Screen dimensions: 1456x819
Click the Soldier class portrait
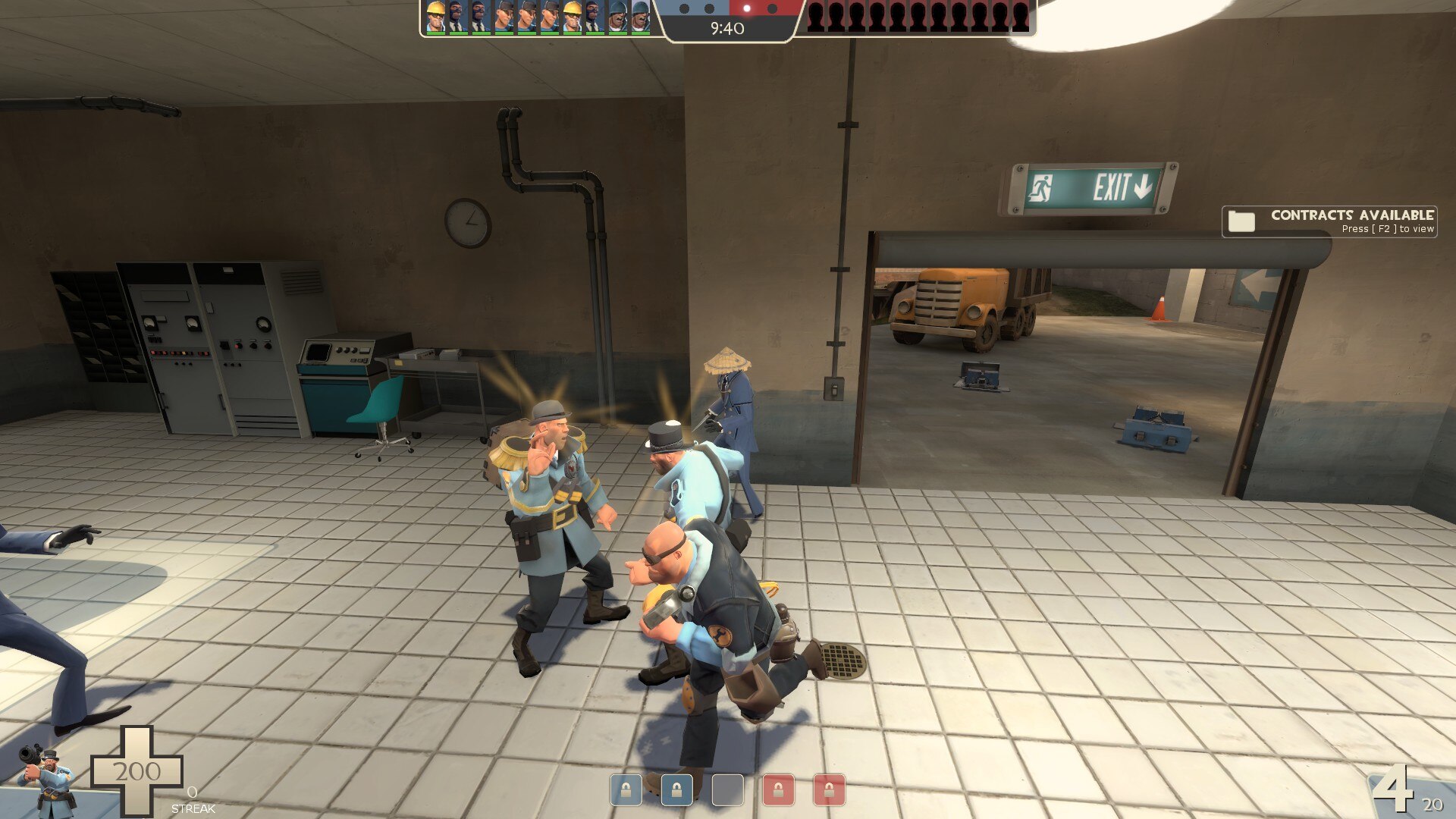point(47,777)
